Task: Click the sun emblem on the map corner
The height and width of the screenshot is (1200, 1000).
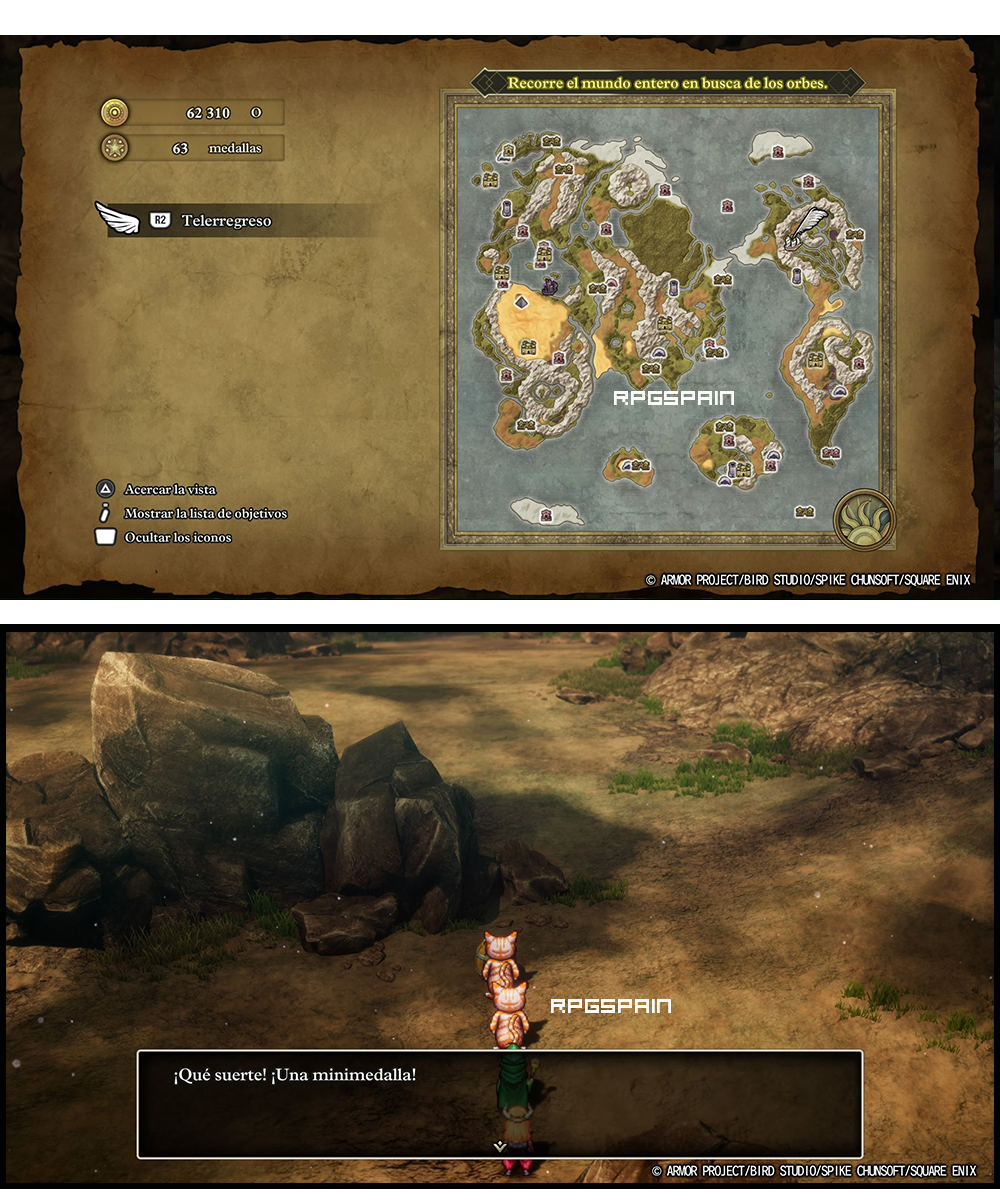Action: point(864,518)
